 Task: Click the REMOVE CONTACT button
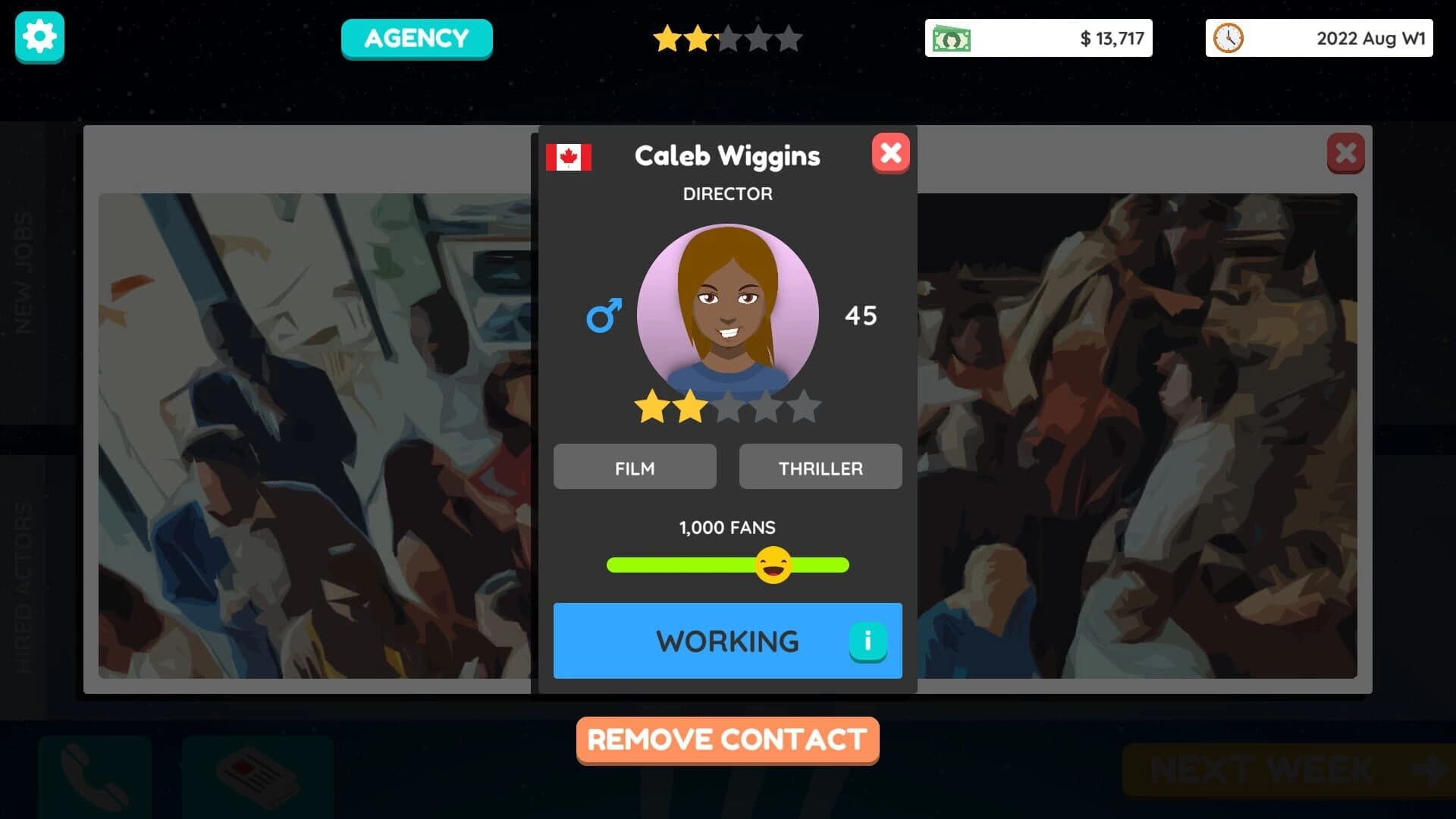727,739
